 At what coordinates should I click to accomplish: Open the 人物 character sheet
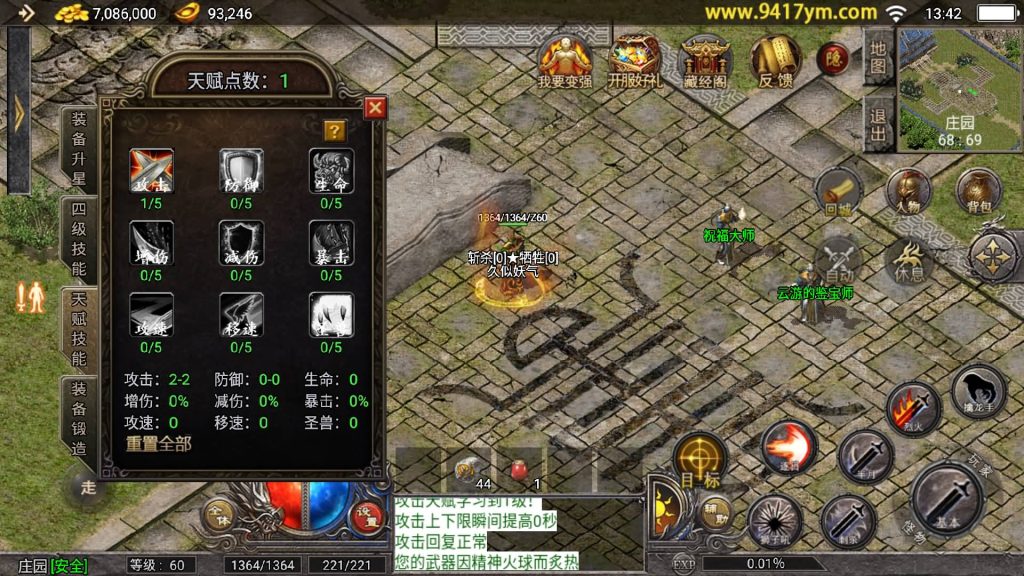(x=908, y=190)
